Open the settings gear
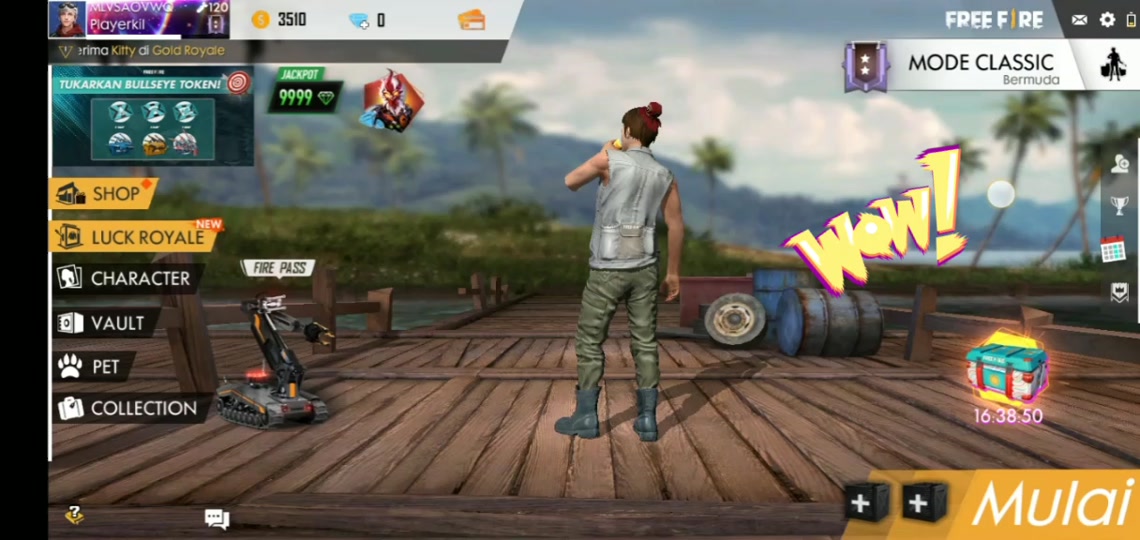The image size is (1140, 540). pos(1107,20)
